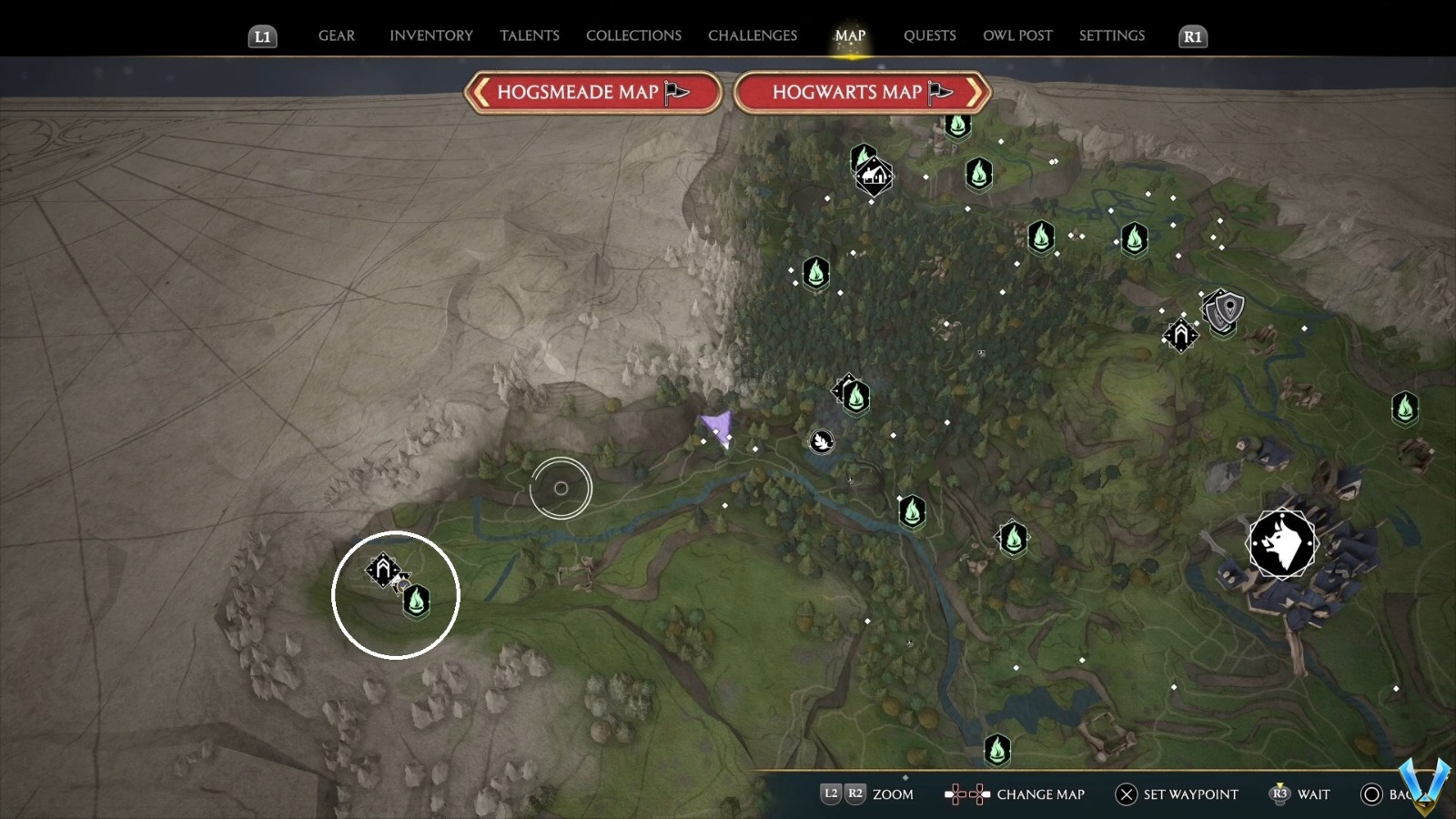Viewport: 1456px width, 819px height.
Task: Click the hamlet icon near the top forest
Action: (872, 175)
